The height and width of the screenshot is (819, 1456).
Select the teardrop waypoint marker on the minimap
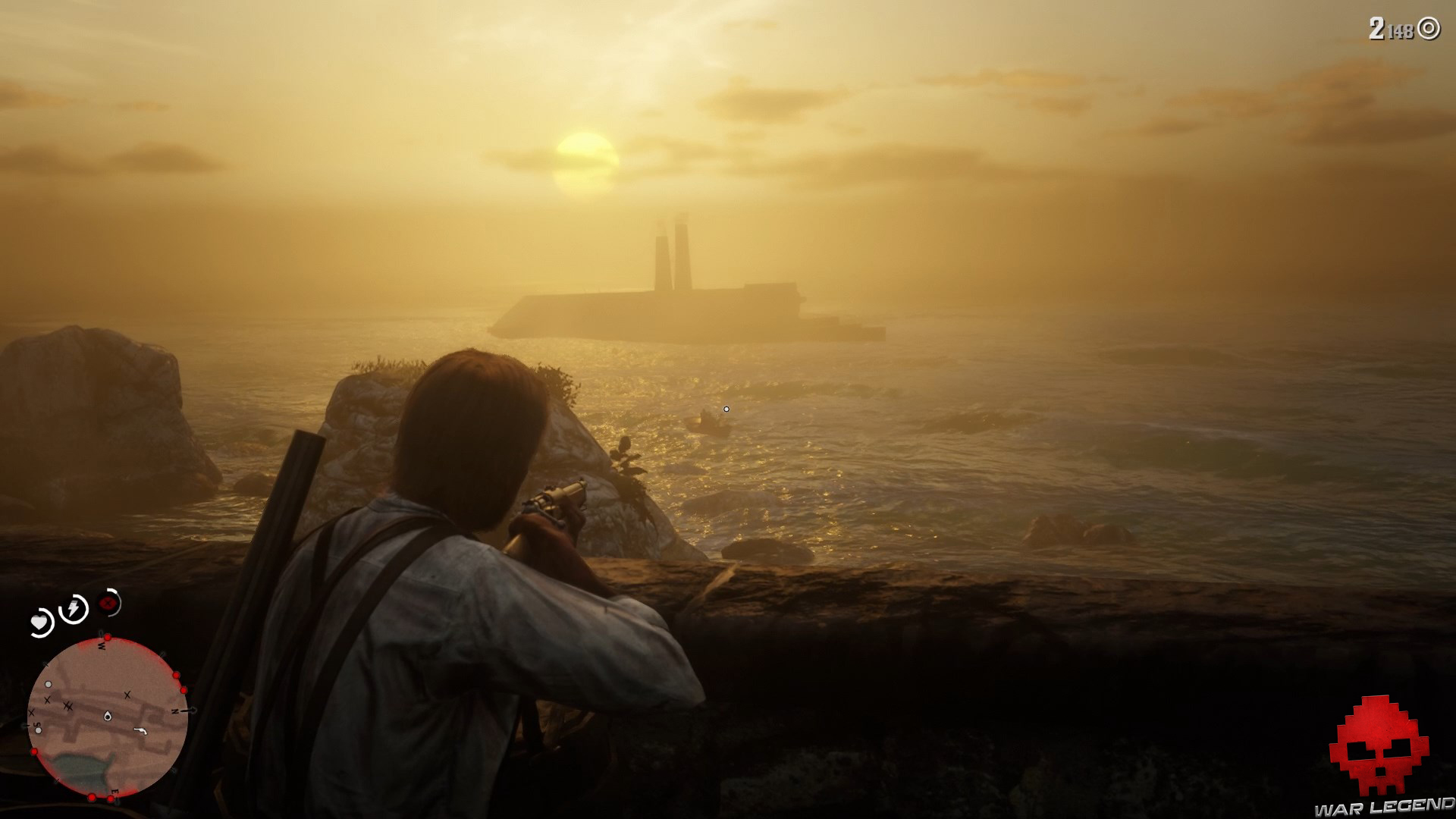(x=107, y=717)
